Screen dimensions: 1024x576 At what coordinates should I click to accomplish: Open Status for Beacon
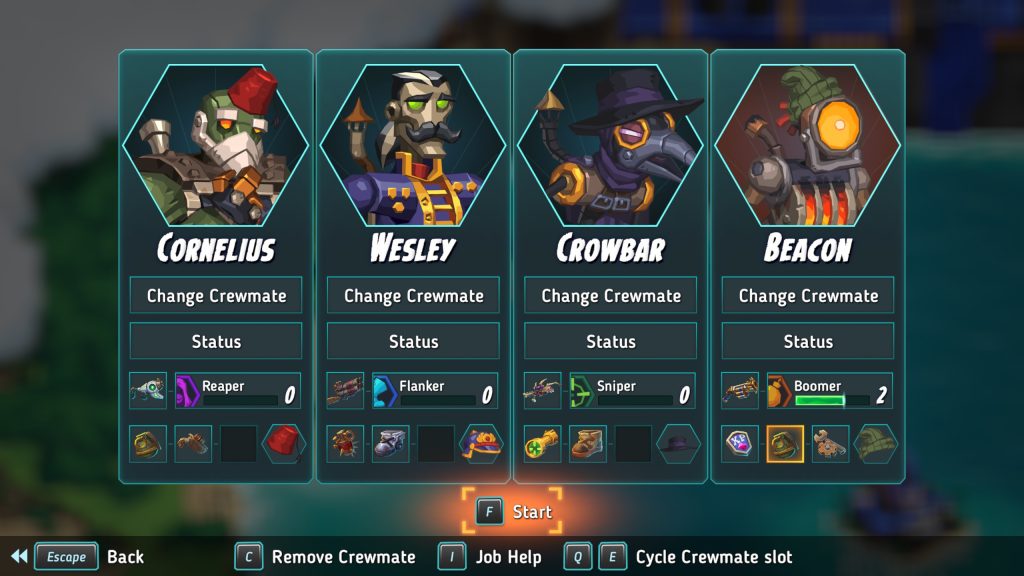point(808,341)
